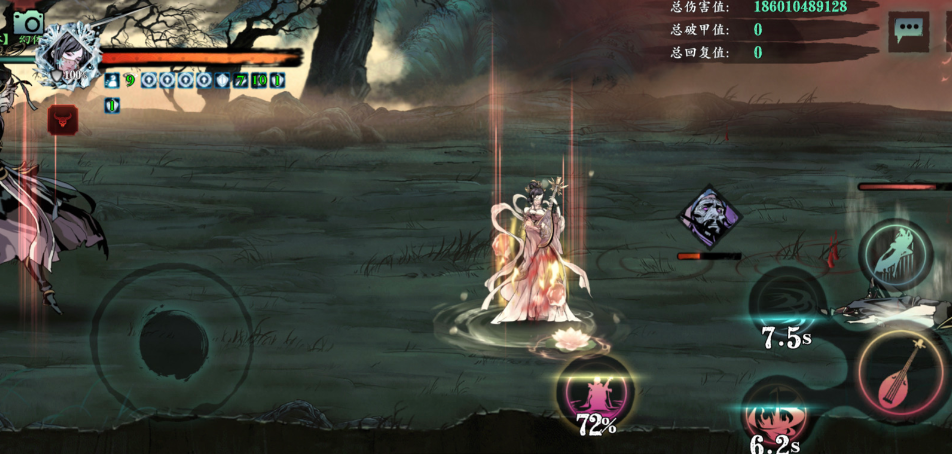Viewport: 952px width, 454px height.
Task: Switch to the purple-faced ally portrait
Action: [x=710, y=217]
